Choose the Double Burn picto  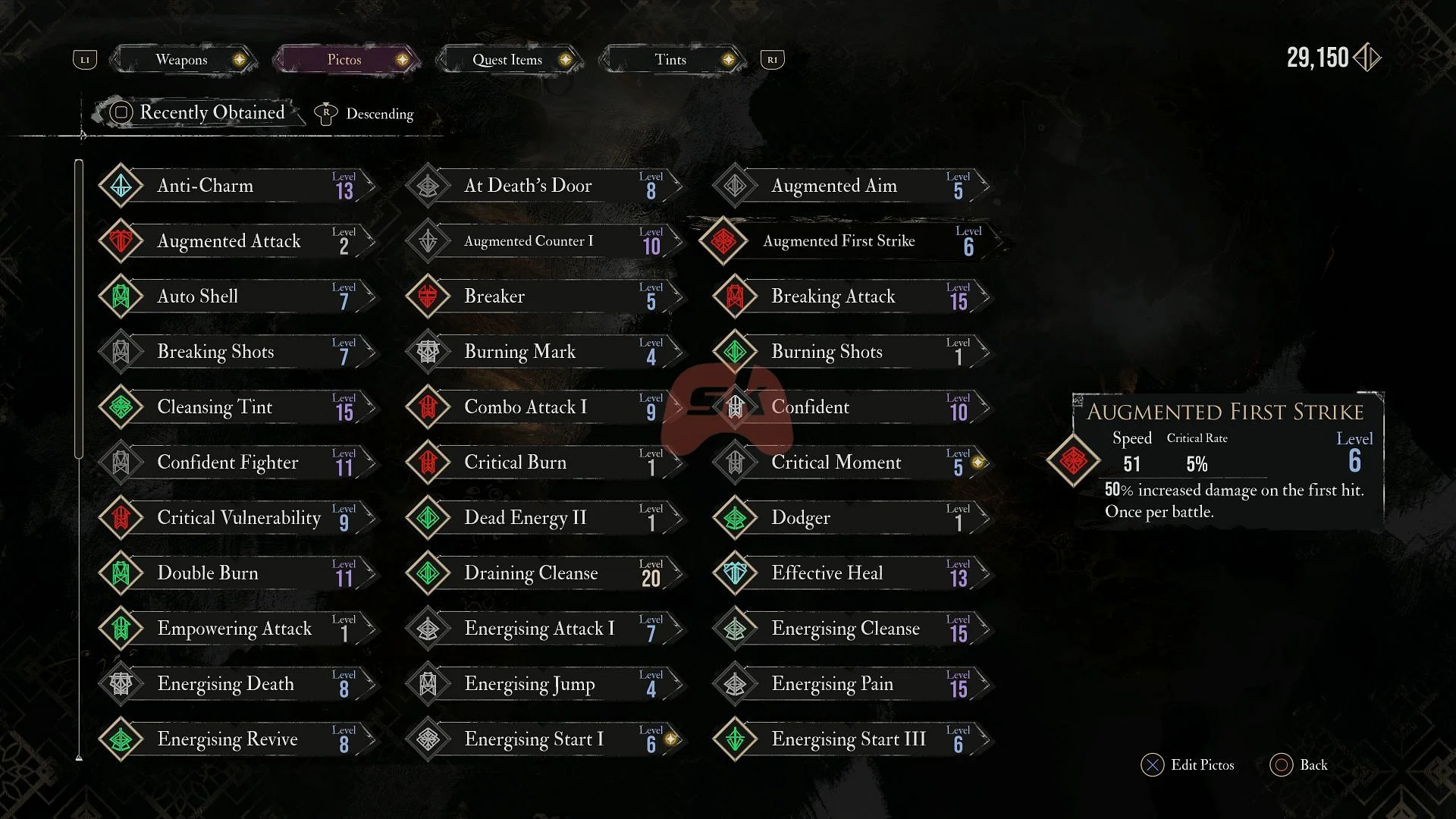(x=237, y=573)
